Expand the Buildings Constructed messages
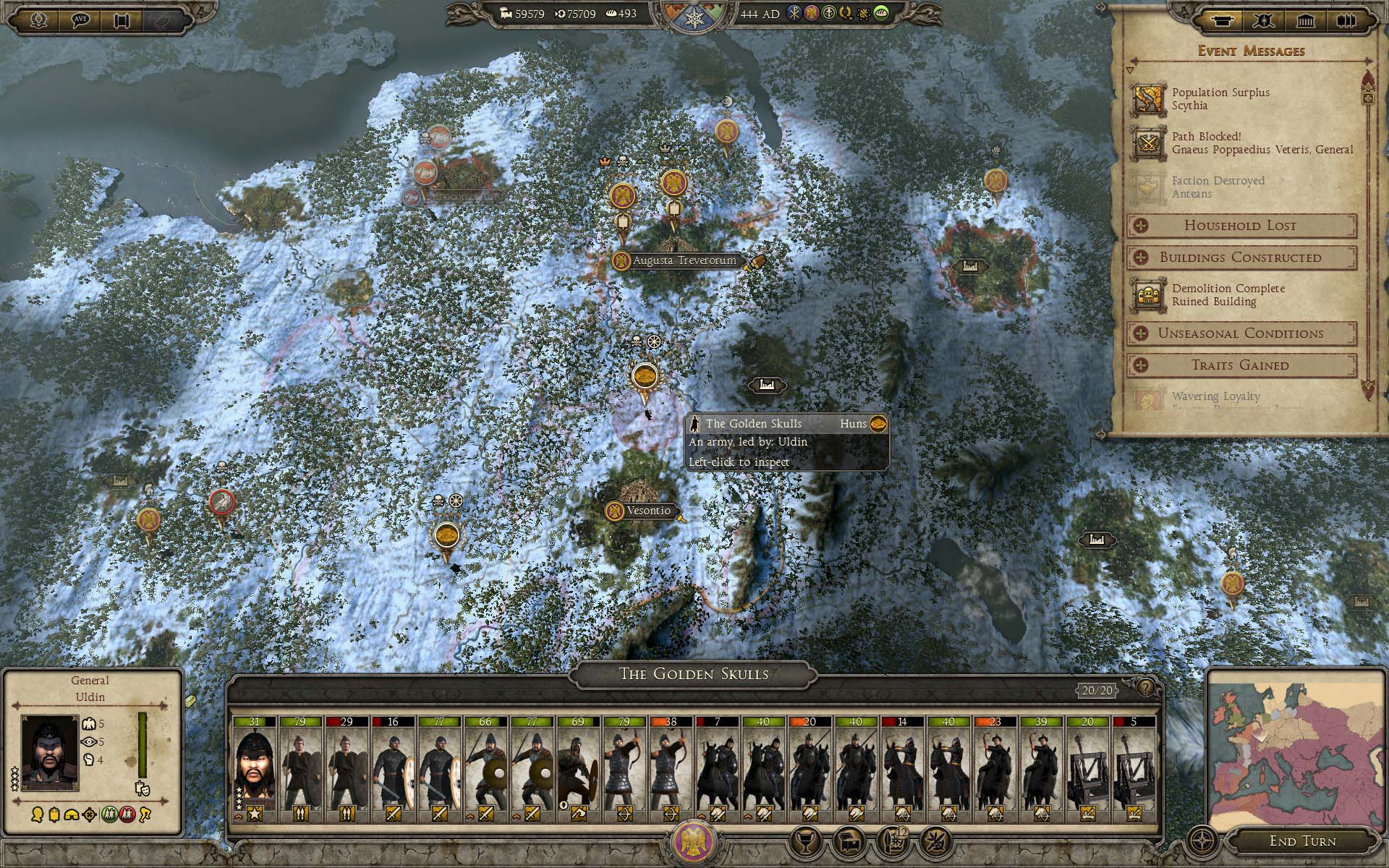Screen dimensions: 1389x868 pyautogui.click(x=1241, y=258)
